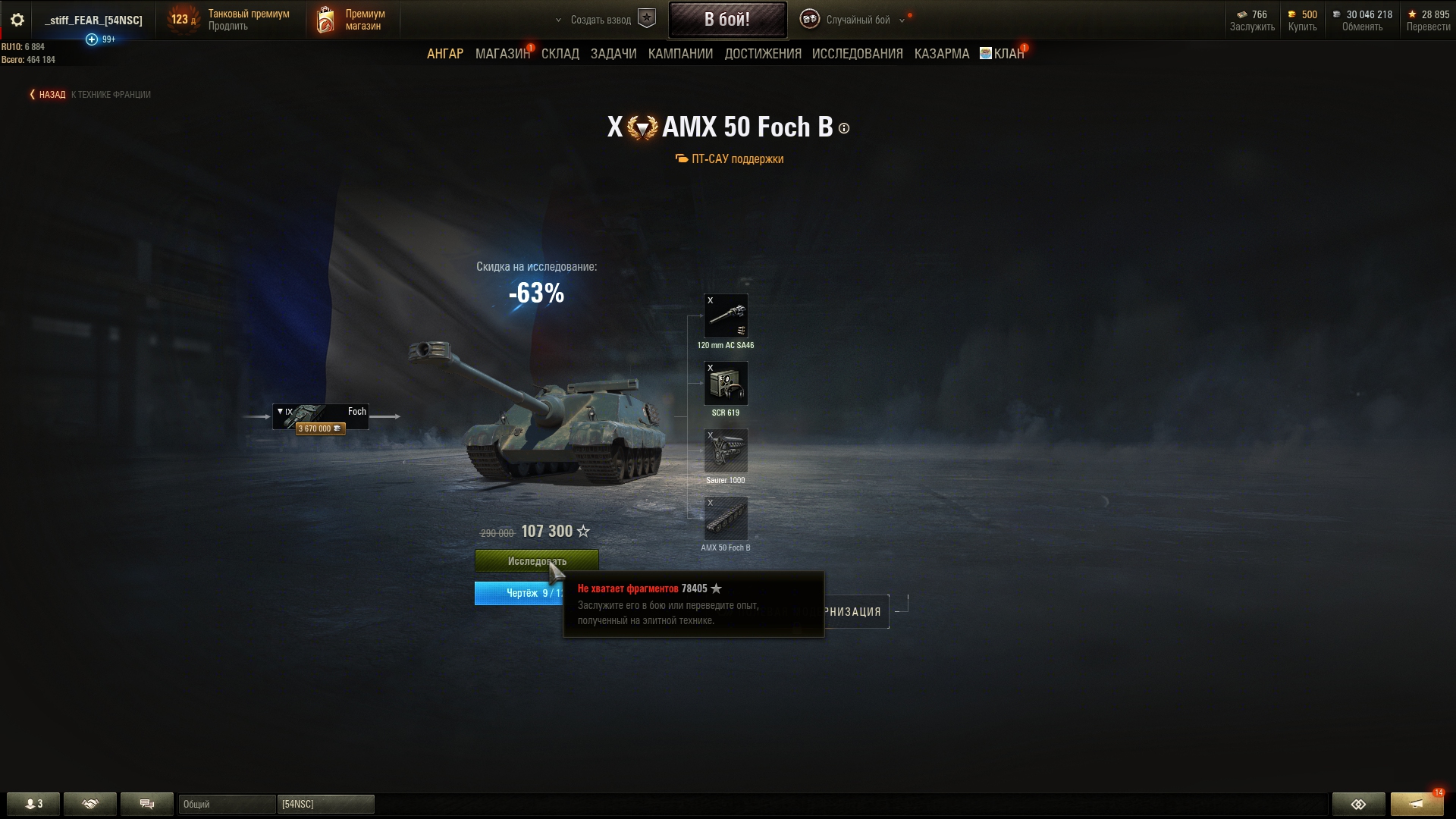Open the ЗАДАЧИ tab

613,54
